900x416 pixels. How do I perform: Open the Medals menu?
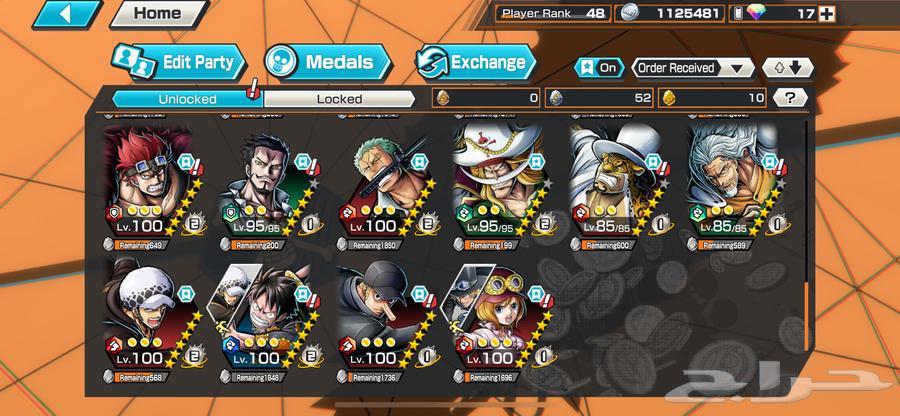(324, 61)
